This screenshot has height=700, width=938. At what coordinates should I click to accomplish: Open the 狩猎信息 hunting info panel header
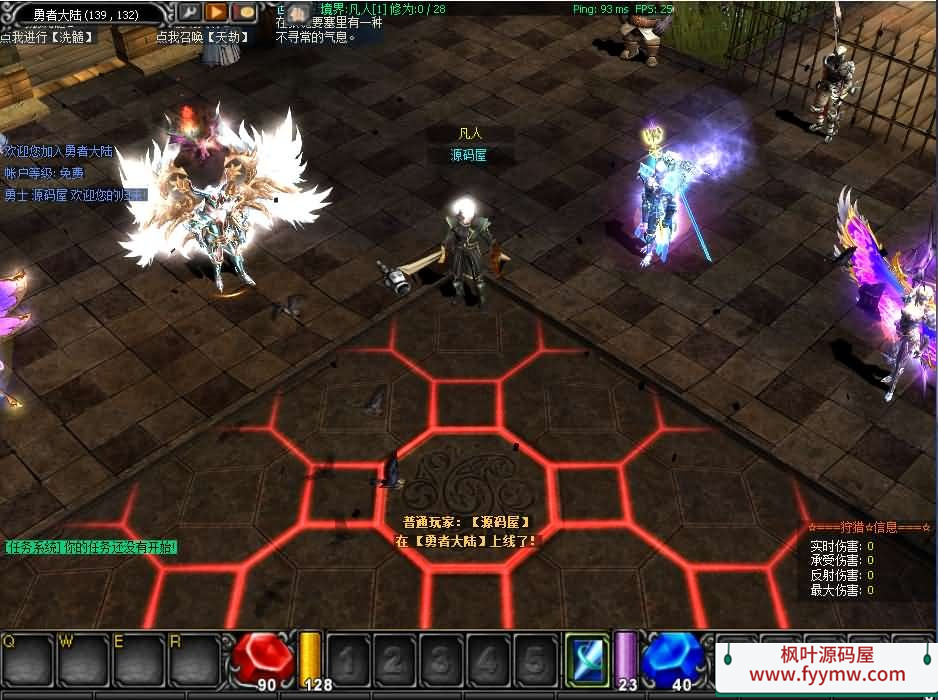[870, 527]
